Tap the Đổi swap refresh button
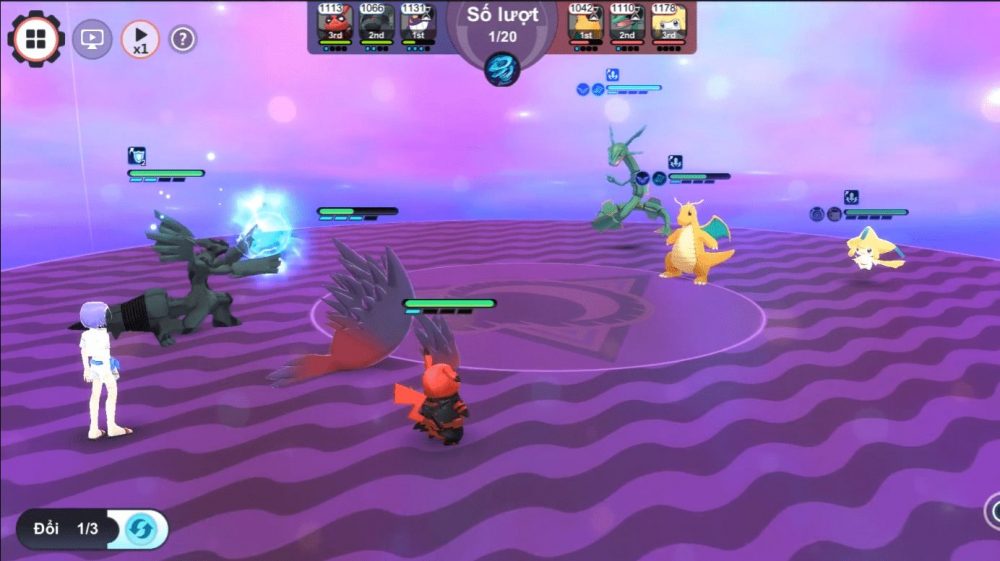1000x561 pixels. click(x=140, y=528)
